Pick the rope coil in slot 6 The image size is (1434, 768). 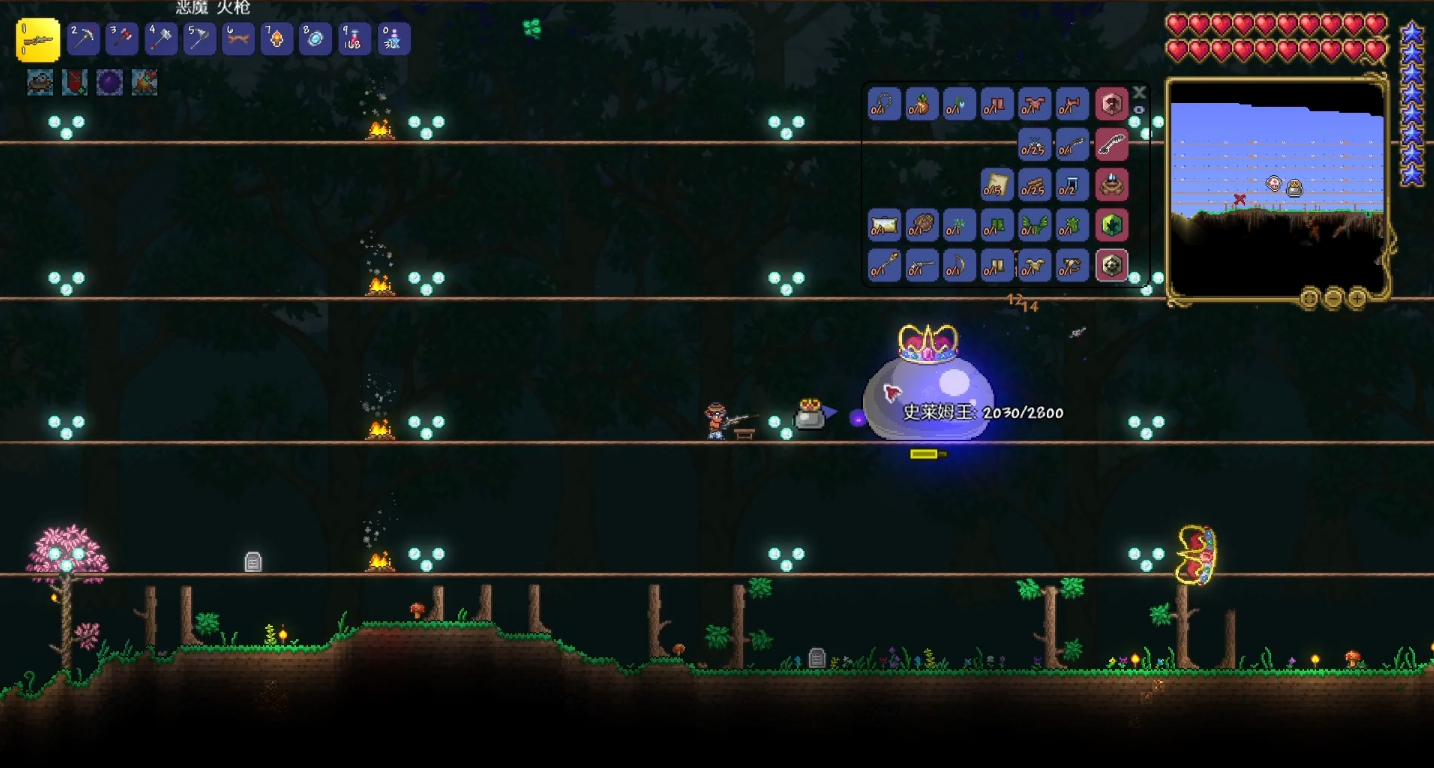(238, 39)
